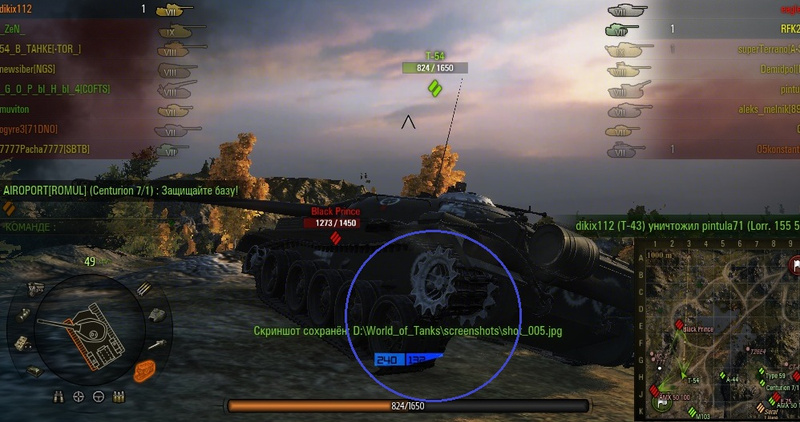Select 7777Pacha7777[SBTB] in the team list
Screen dimensions: 800x422
point(47,149)
